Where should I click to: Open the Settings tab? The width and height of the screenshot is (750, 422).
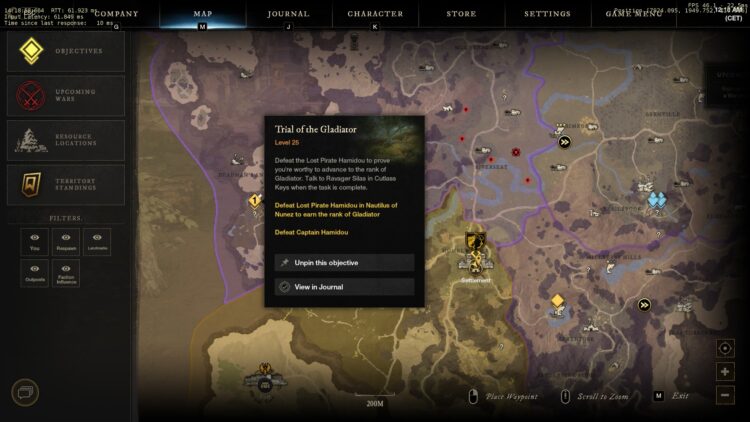pos(547,14)
